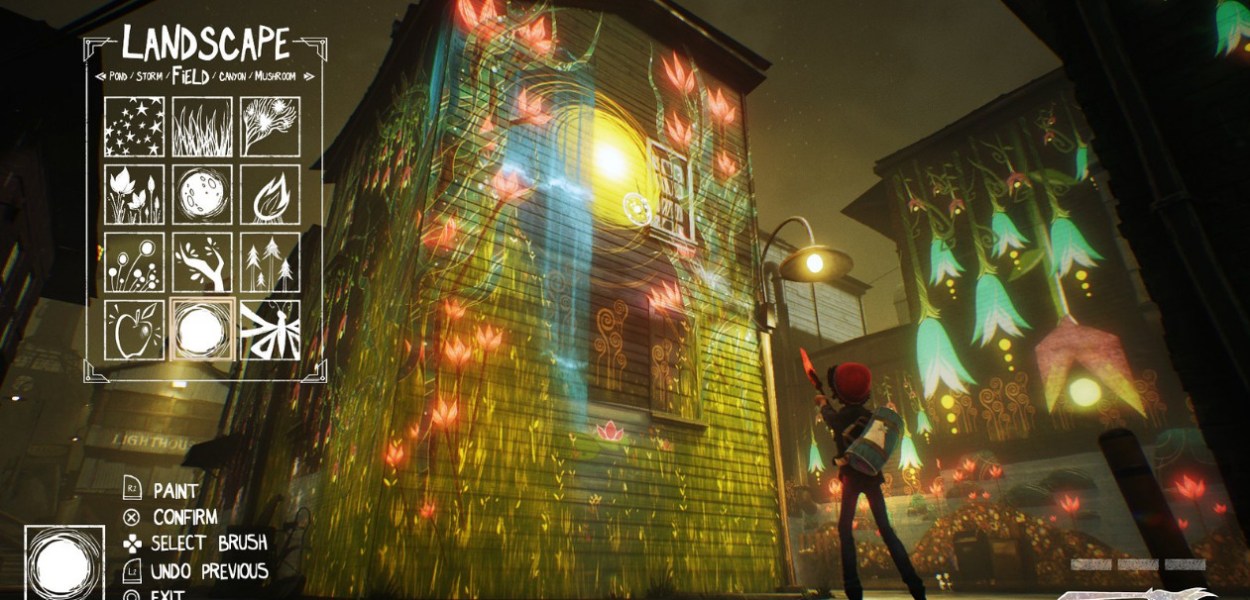Choose the butterfly brush tile
The width and height of the screenshot is (1250, 600).
click(x=270, y=330)
